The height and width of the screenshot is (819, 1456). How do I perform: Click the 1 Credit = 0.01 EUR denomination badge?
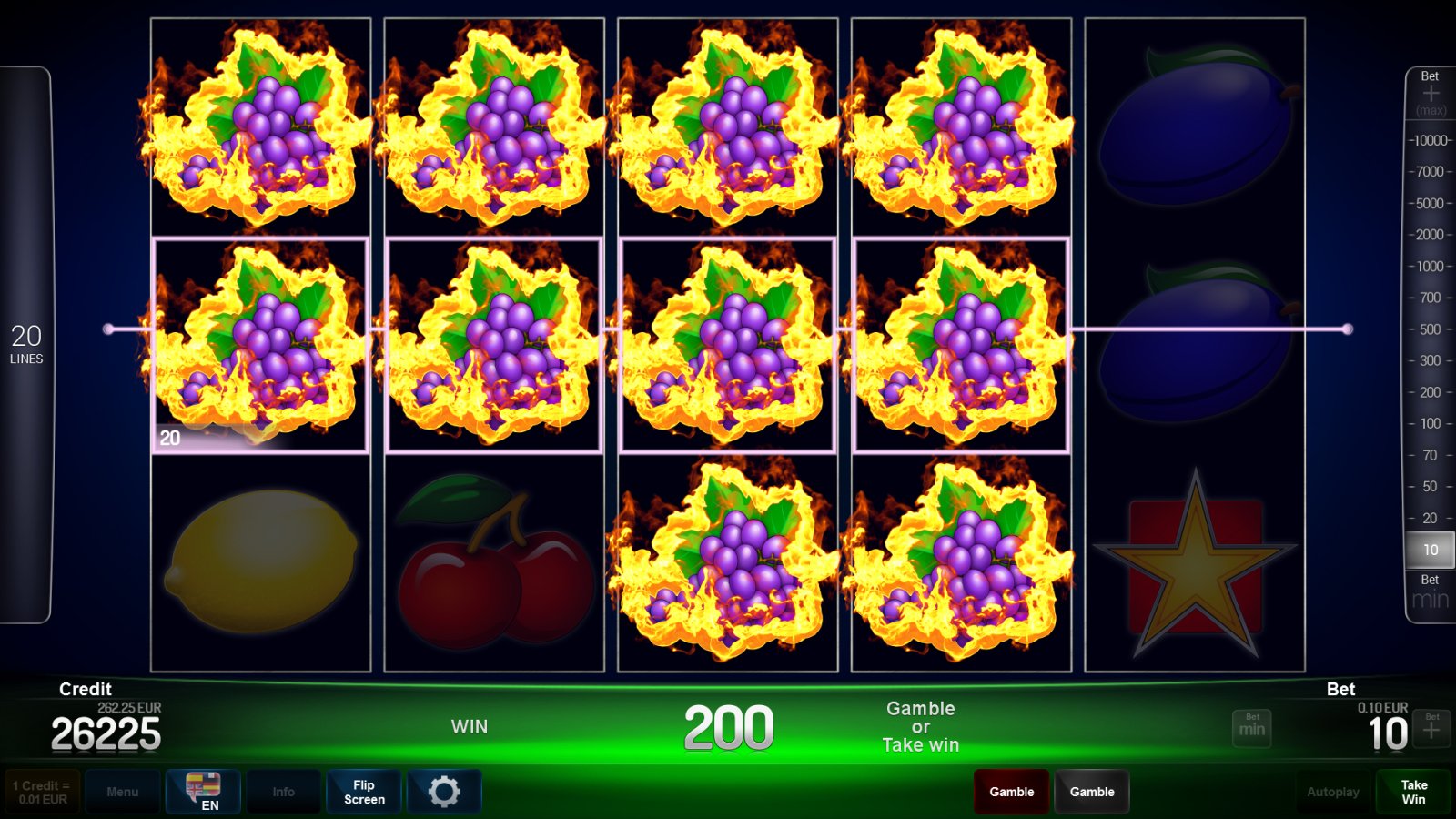click(x=43, y=791)
